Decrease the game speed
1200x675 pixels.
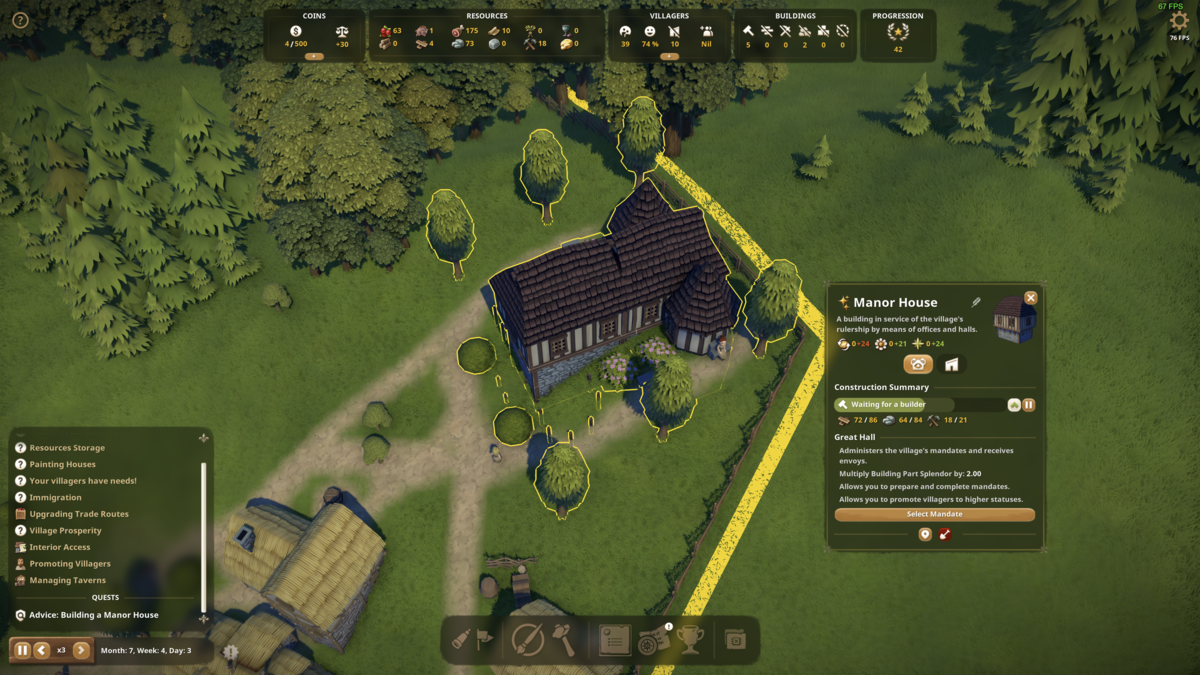pos(42,650)
